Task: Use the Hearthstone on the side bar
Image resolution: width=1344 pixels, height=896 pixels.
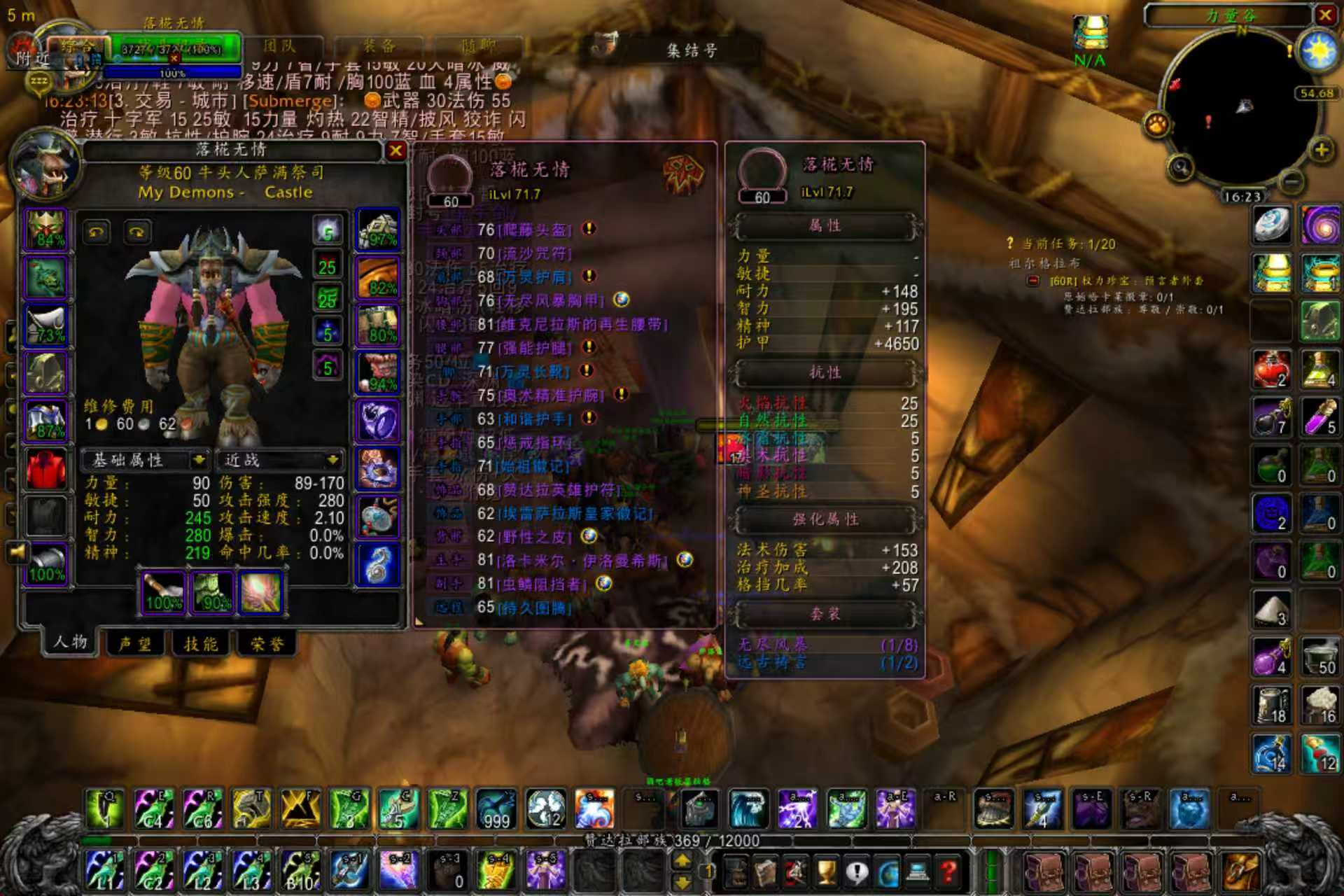Action: pyautogui.click(x=1271, y=225)
